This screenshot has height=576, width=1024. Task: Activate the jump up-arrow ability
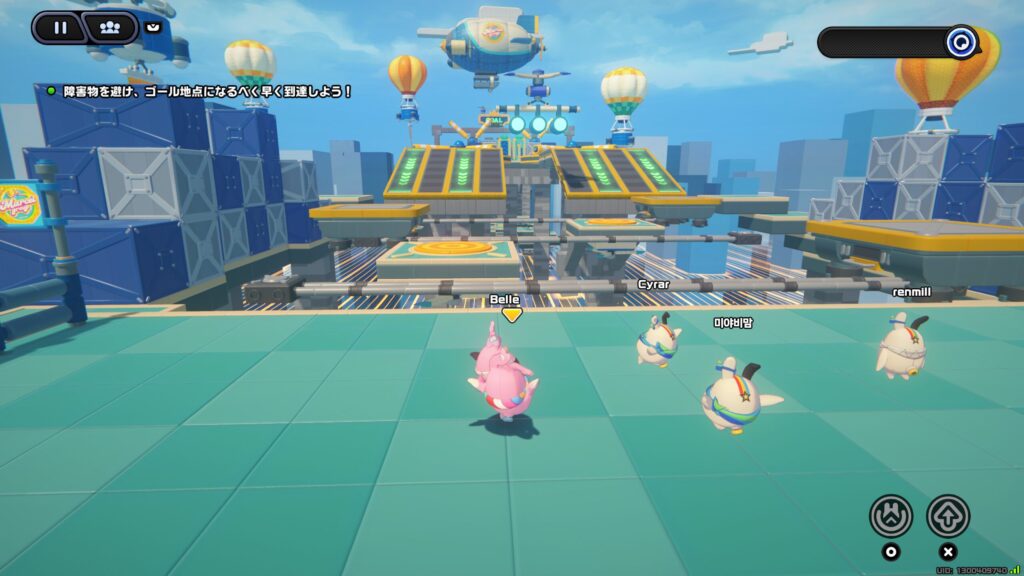[x=947, y=516]
